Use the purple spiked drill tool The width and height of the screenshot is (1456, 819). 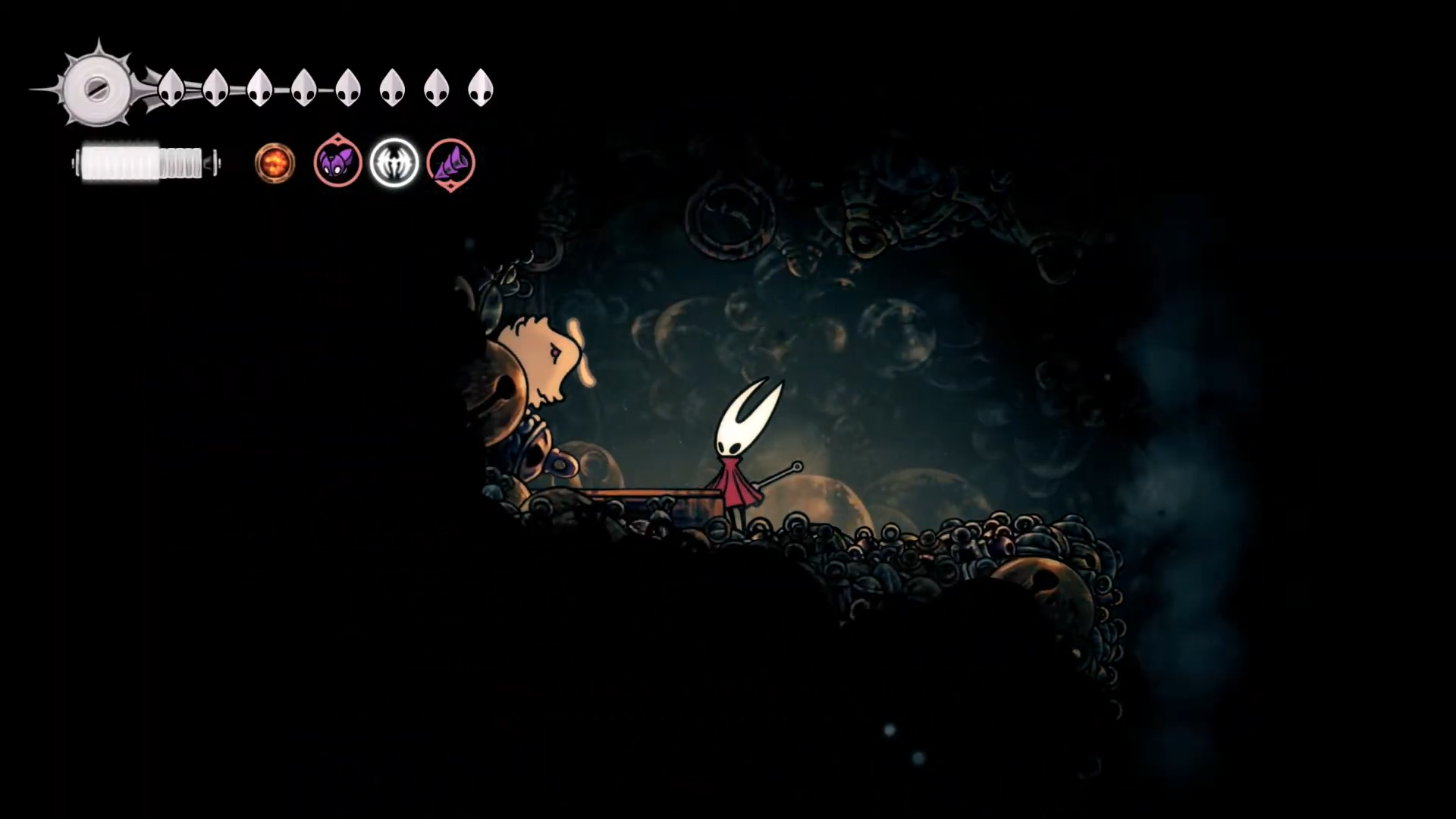pos(450,163)
